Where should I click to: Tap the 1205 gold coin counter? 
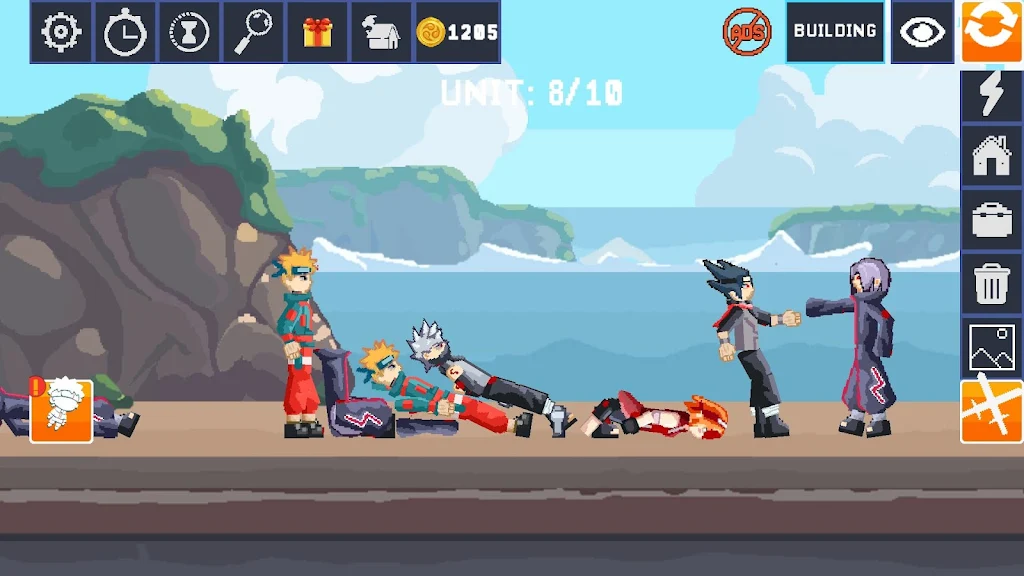click(x=458, y=32)
